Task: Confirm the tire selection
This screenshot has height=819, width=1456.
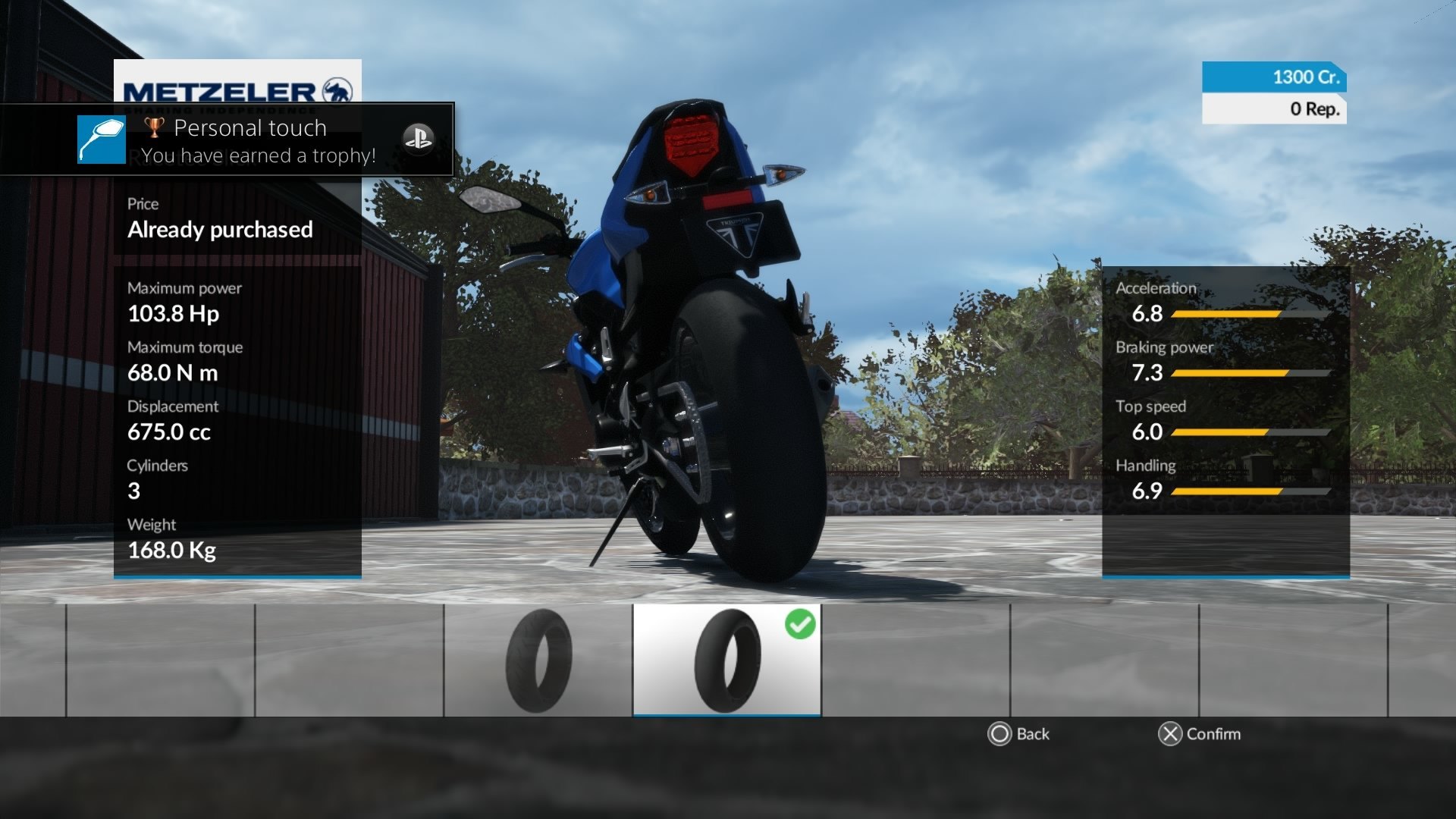Action: (x=1199, y=734)
